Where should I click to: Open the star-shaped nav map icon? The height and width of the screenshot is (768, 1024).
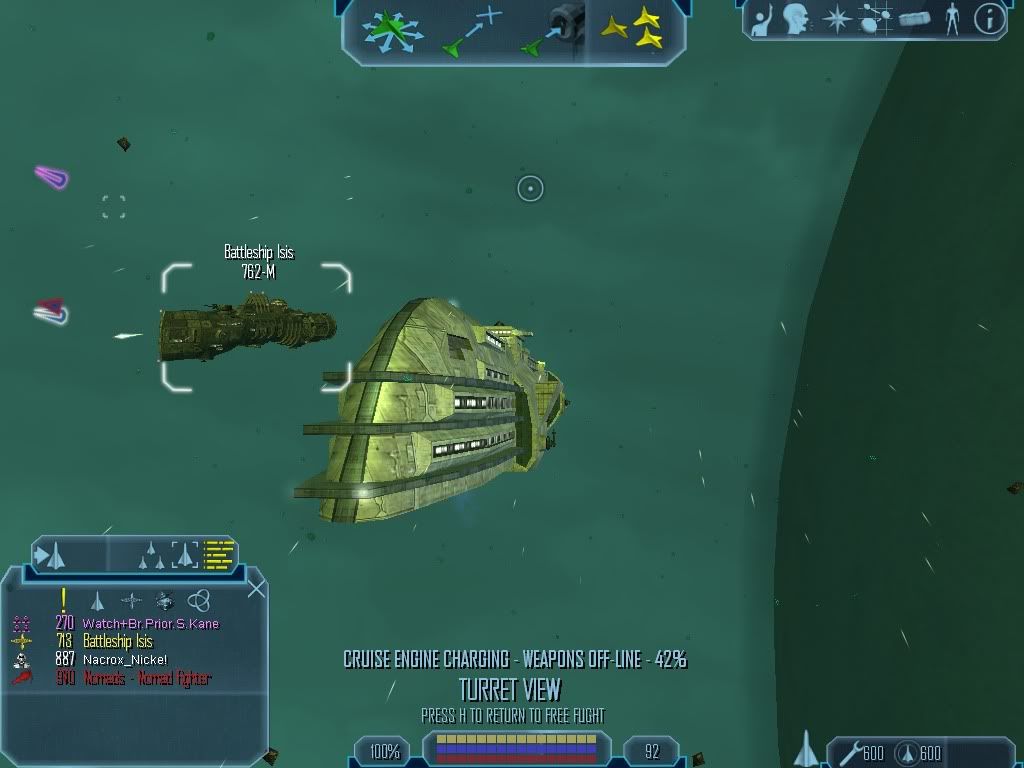point(835,18)
